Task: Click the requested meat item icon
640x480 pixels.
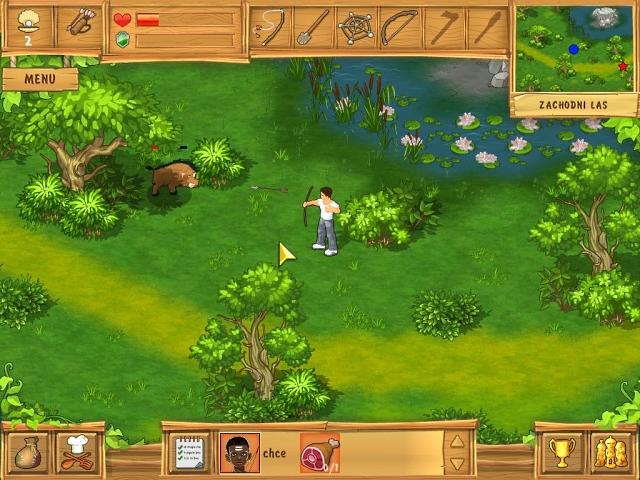Action: click(319, 453)
